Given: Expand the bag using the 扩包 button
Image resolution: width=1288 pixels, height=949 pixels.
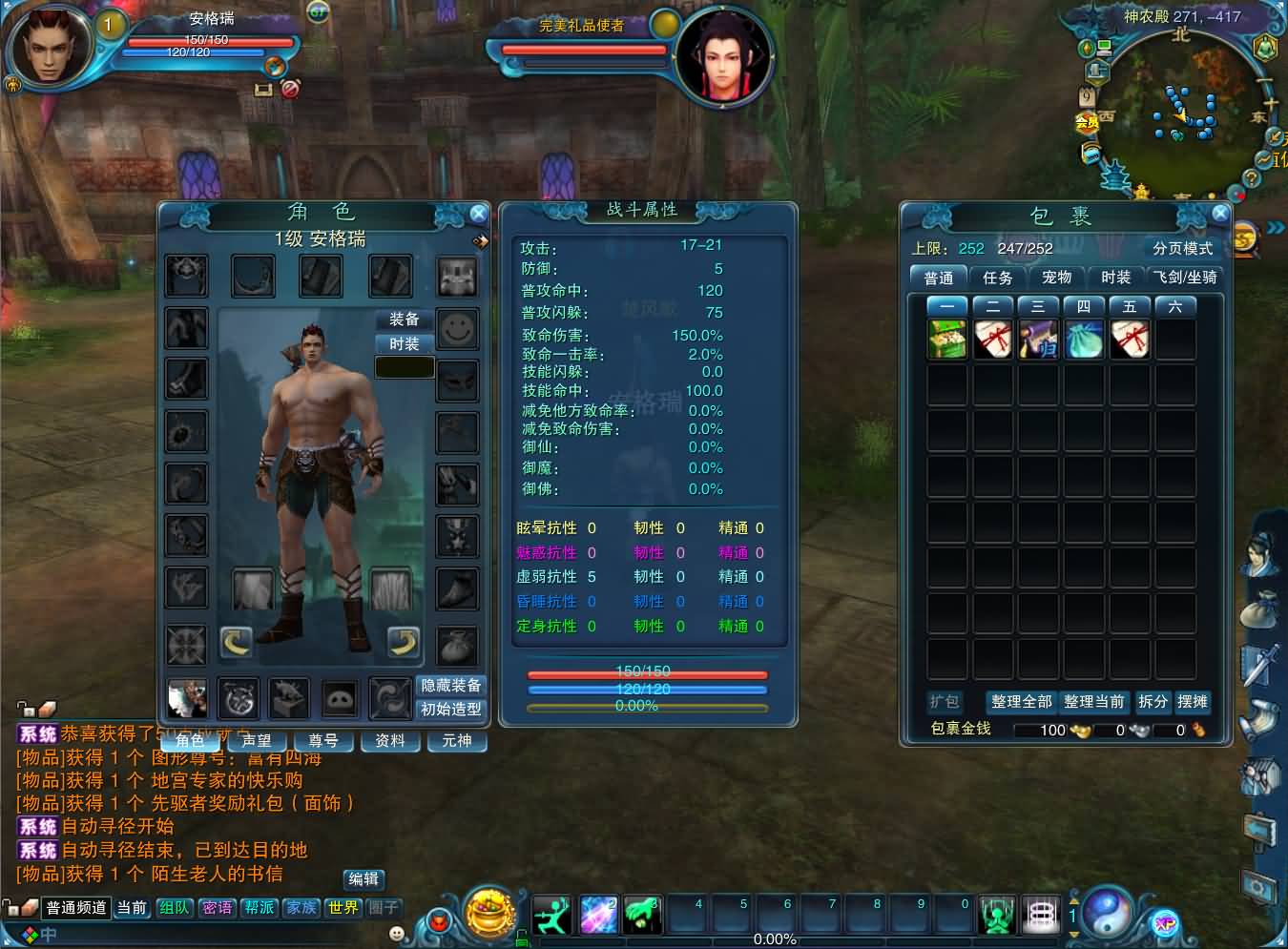Looking at the screenshot, I should coord(945,702).
